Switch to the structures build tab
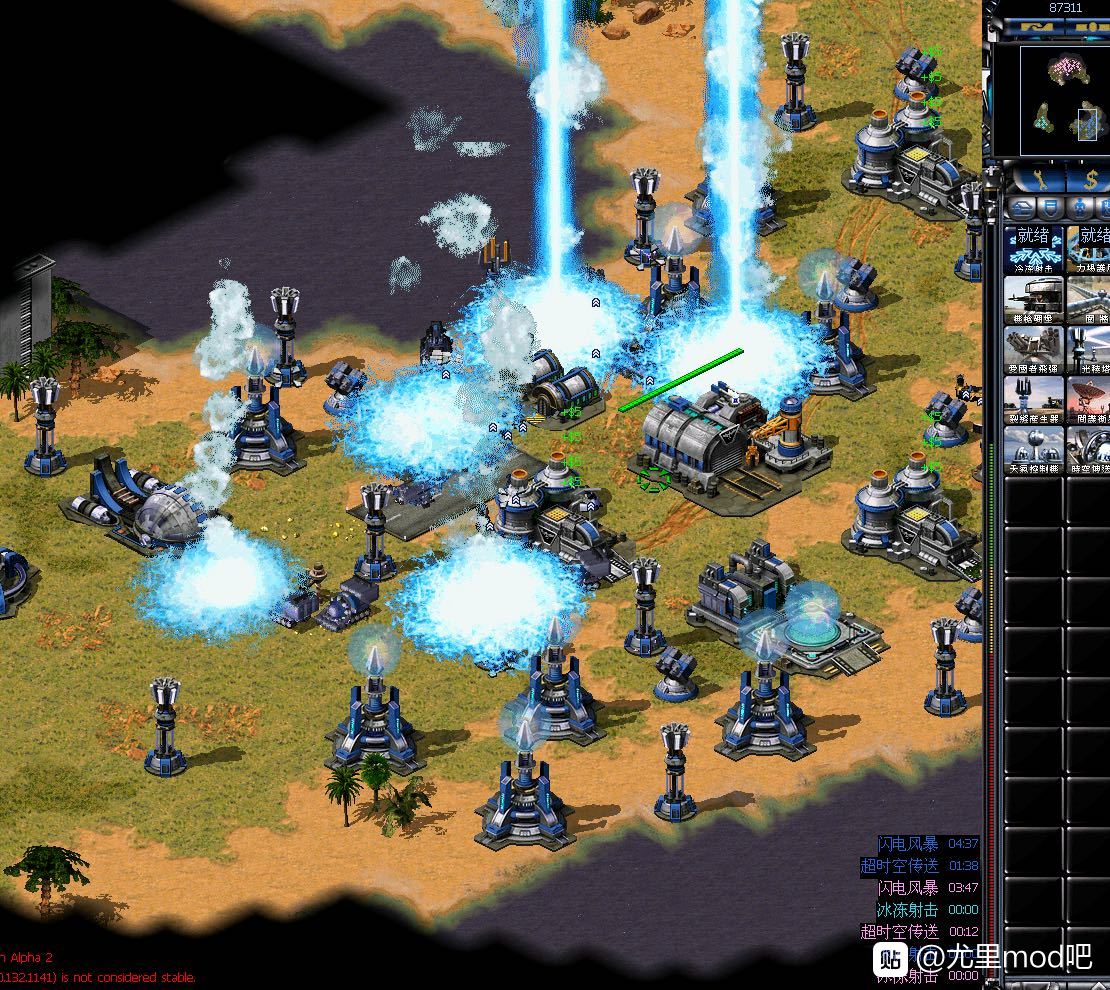 (1021, 209)
